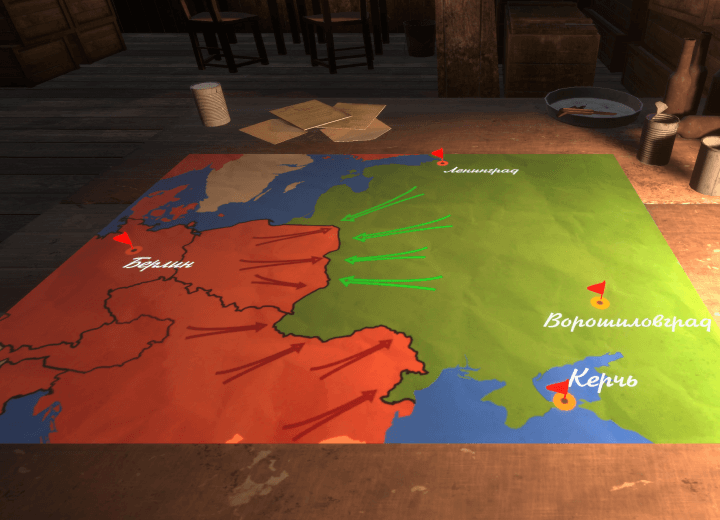720x520 pixels.
Task: Choose the Ворошиловград flag marker
Action: 599,299
